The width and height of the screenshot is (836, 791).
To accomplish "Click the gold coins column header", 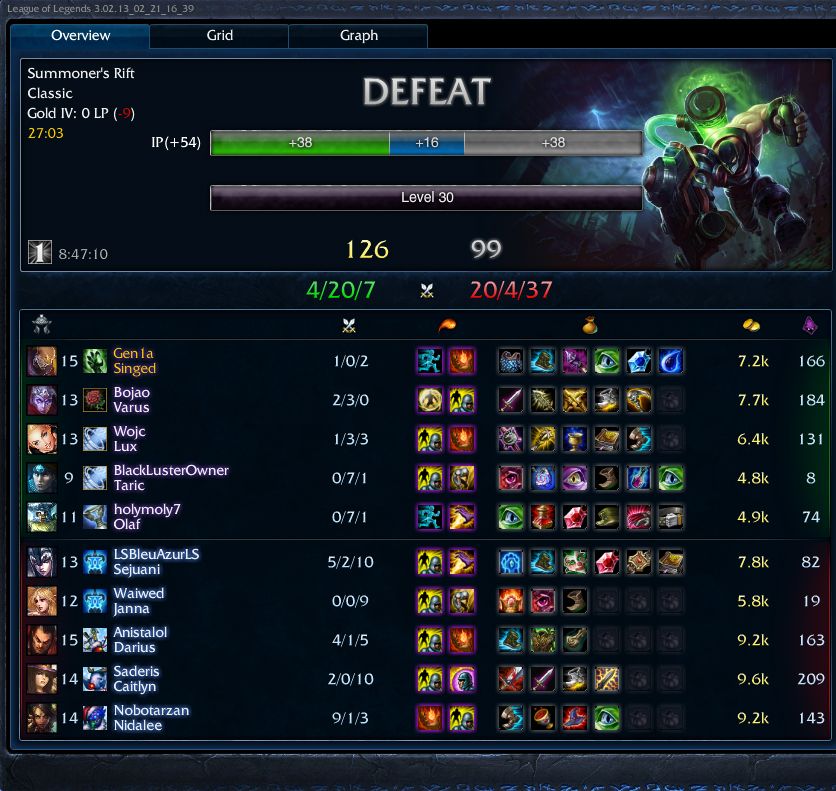I will pyautogui.click(x=750, y=324).
